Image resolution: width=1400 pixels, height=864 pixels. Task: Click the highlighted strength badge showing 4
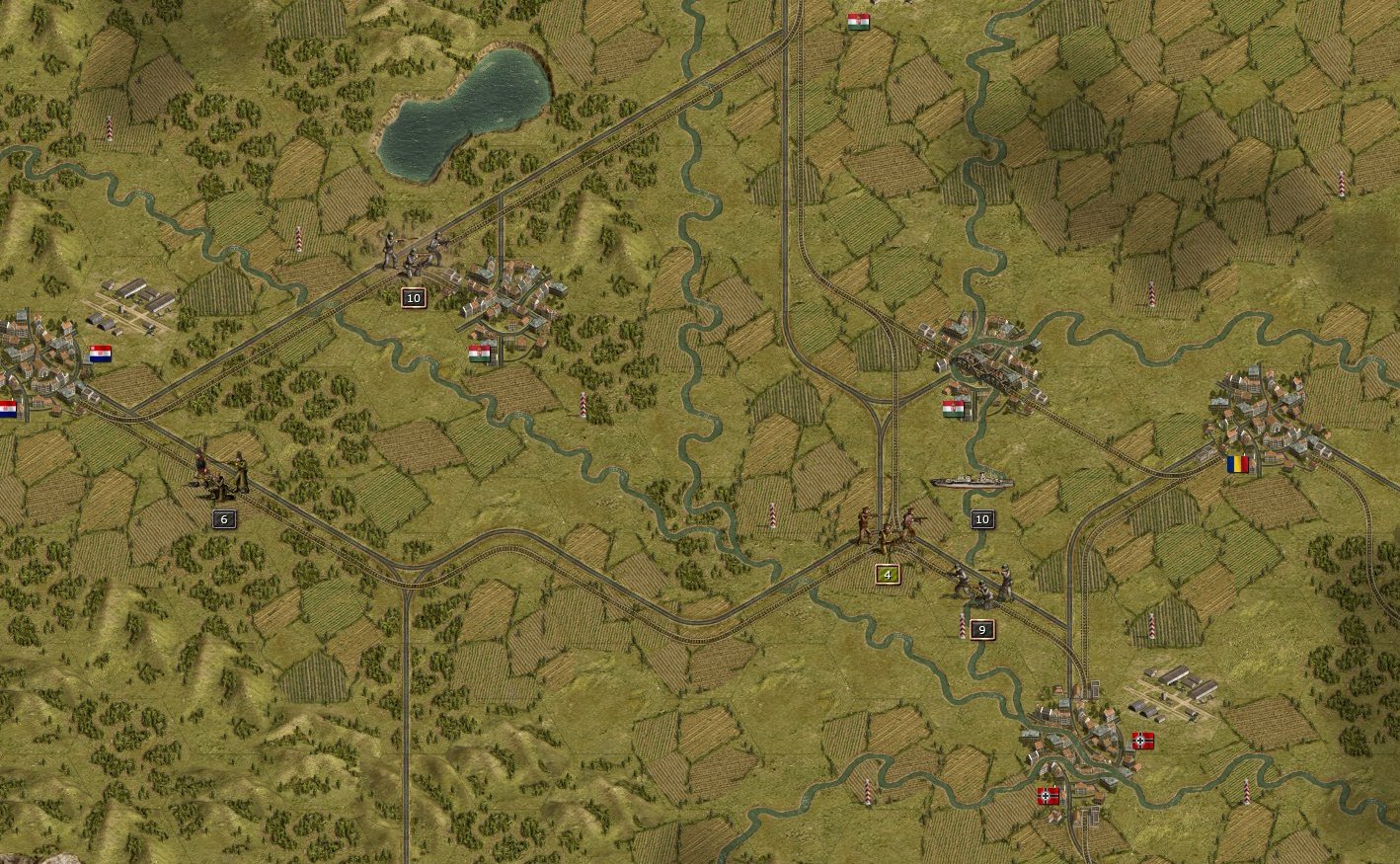pyautogui.click(x=886, y=573)
